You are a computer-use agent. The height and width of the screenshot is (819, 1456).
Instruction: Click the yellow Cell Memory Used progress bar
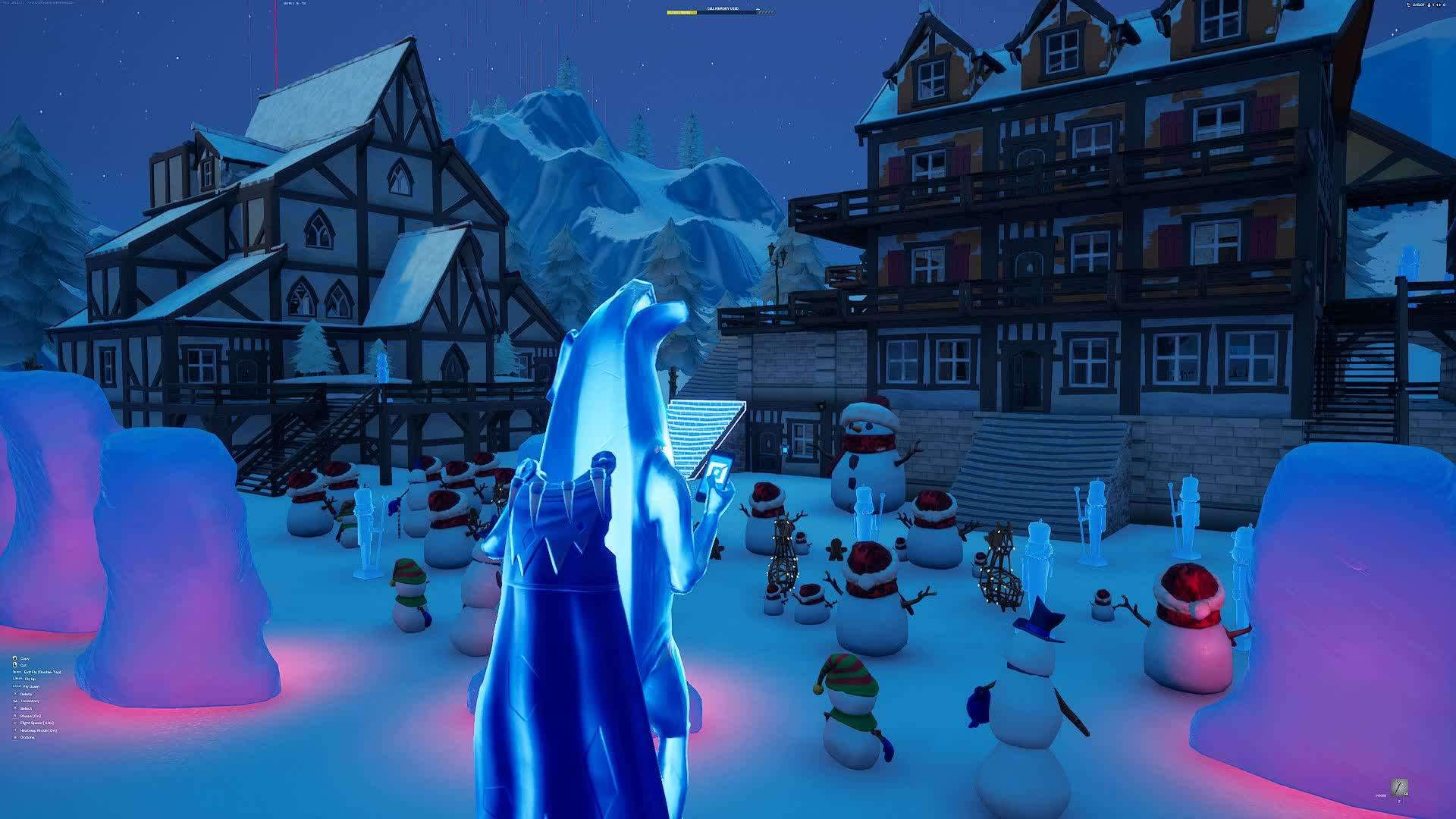pos(681,12)
